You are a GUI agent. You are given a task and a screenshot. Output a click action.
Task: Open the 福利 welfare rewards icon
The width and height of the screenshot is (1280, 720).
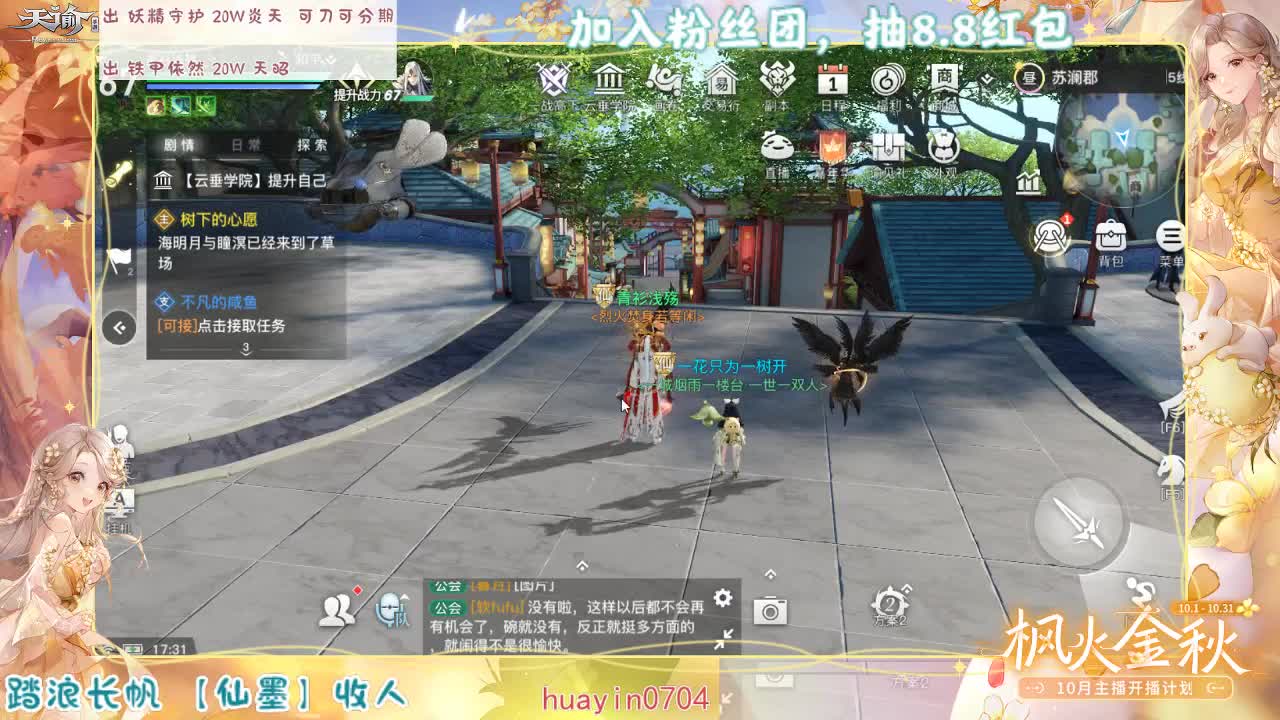(887, 80)
